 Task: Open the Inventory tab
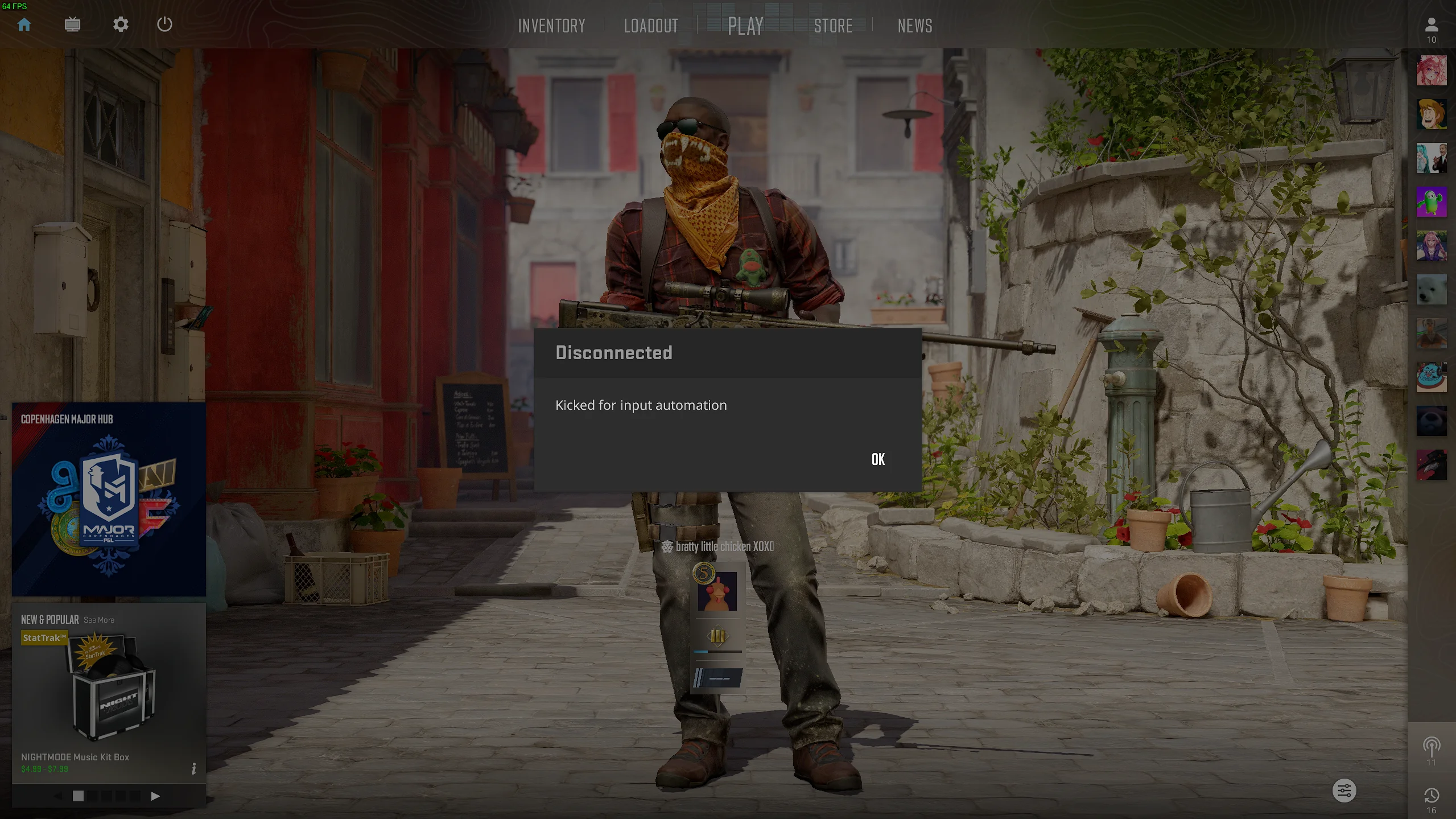[551, 26]
